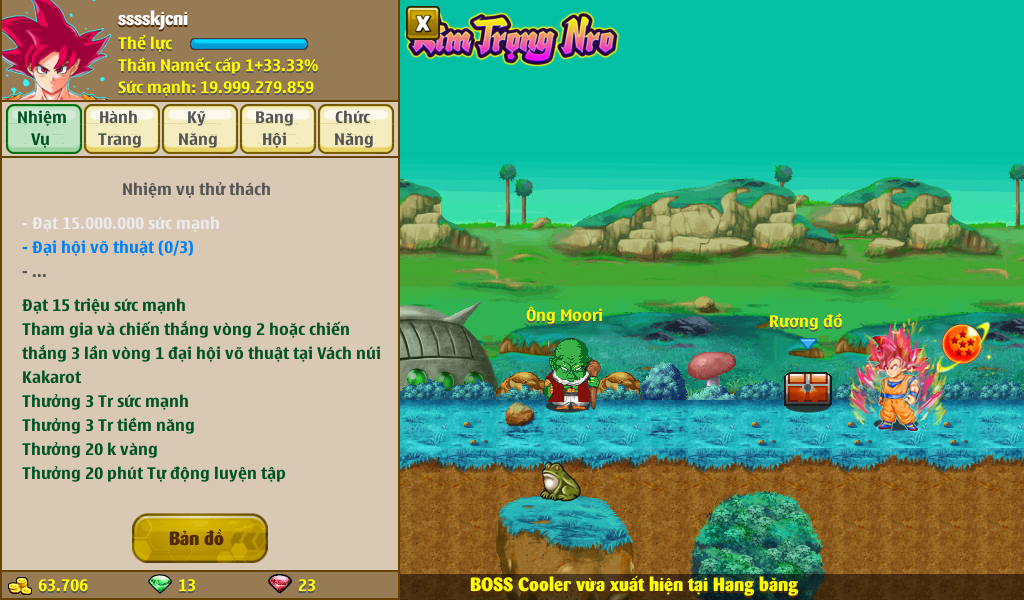Switch to the Hành Trang tab
Screen dimensions: 1024x600
(x=121, y=129)
